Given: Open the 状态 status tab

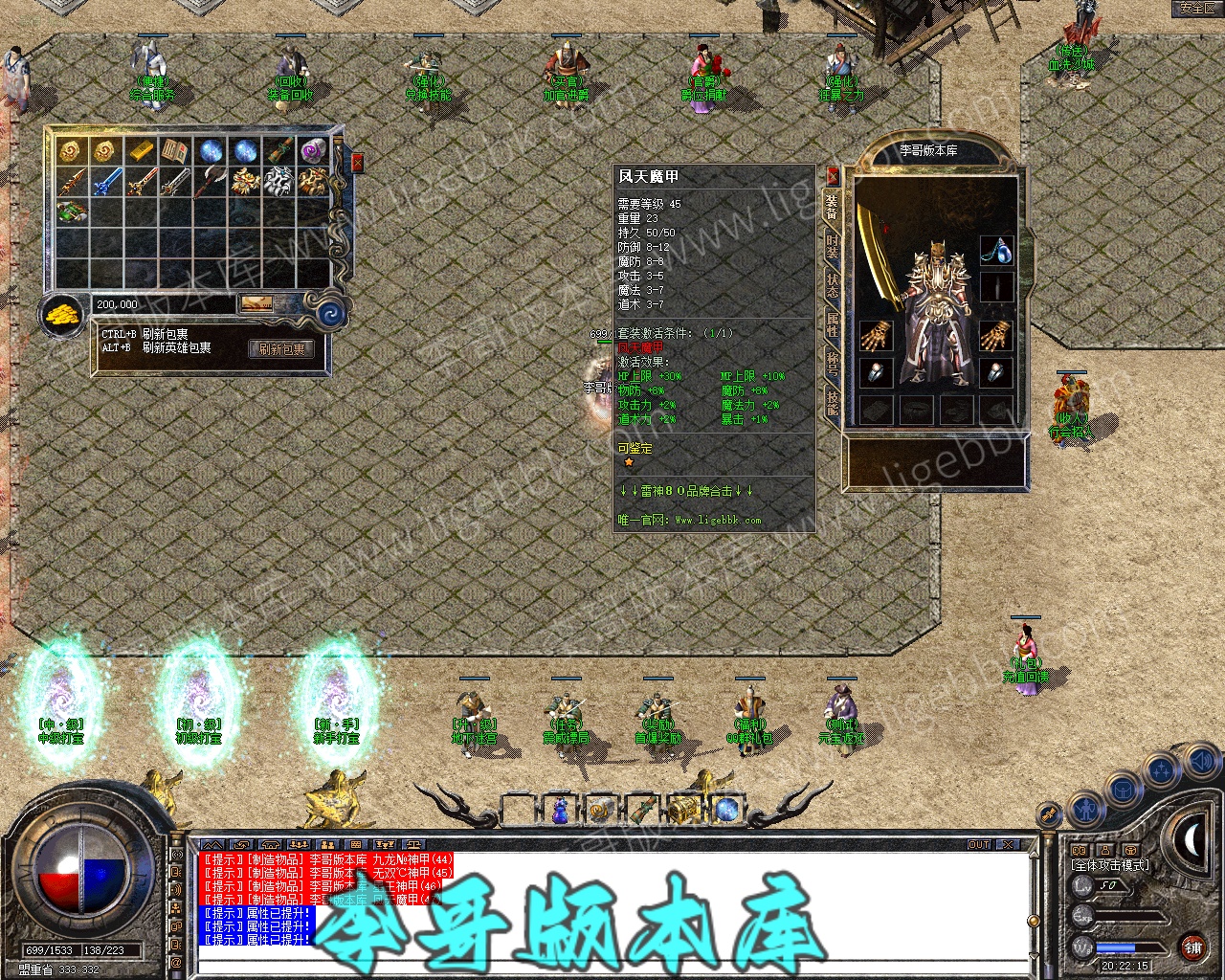Looking at the screenshot, I should [833, 284].
